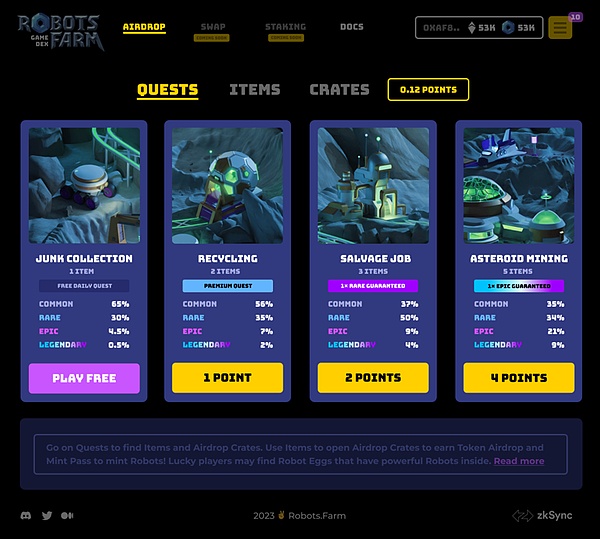
Task: Select the Quests tab
Action: point(167,89)
